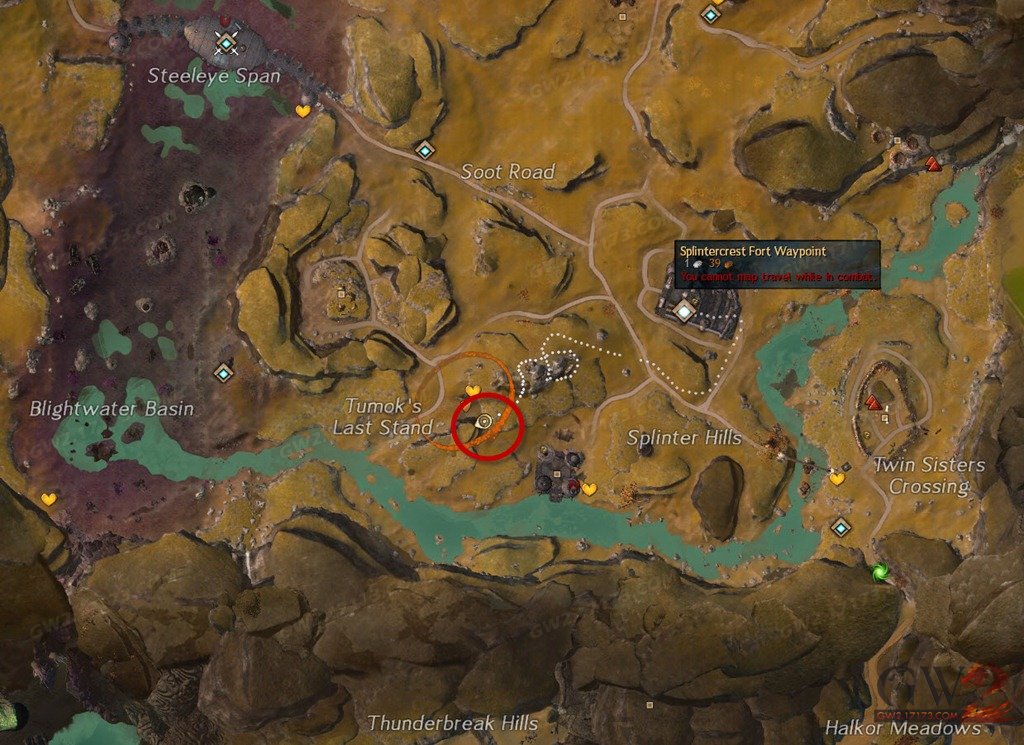
Task: Pick the waypoint below Twin Sisters Crossing
Action: (841, 527)
